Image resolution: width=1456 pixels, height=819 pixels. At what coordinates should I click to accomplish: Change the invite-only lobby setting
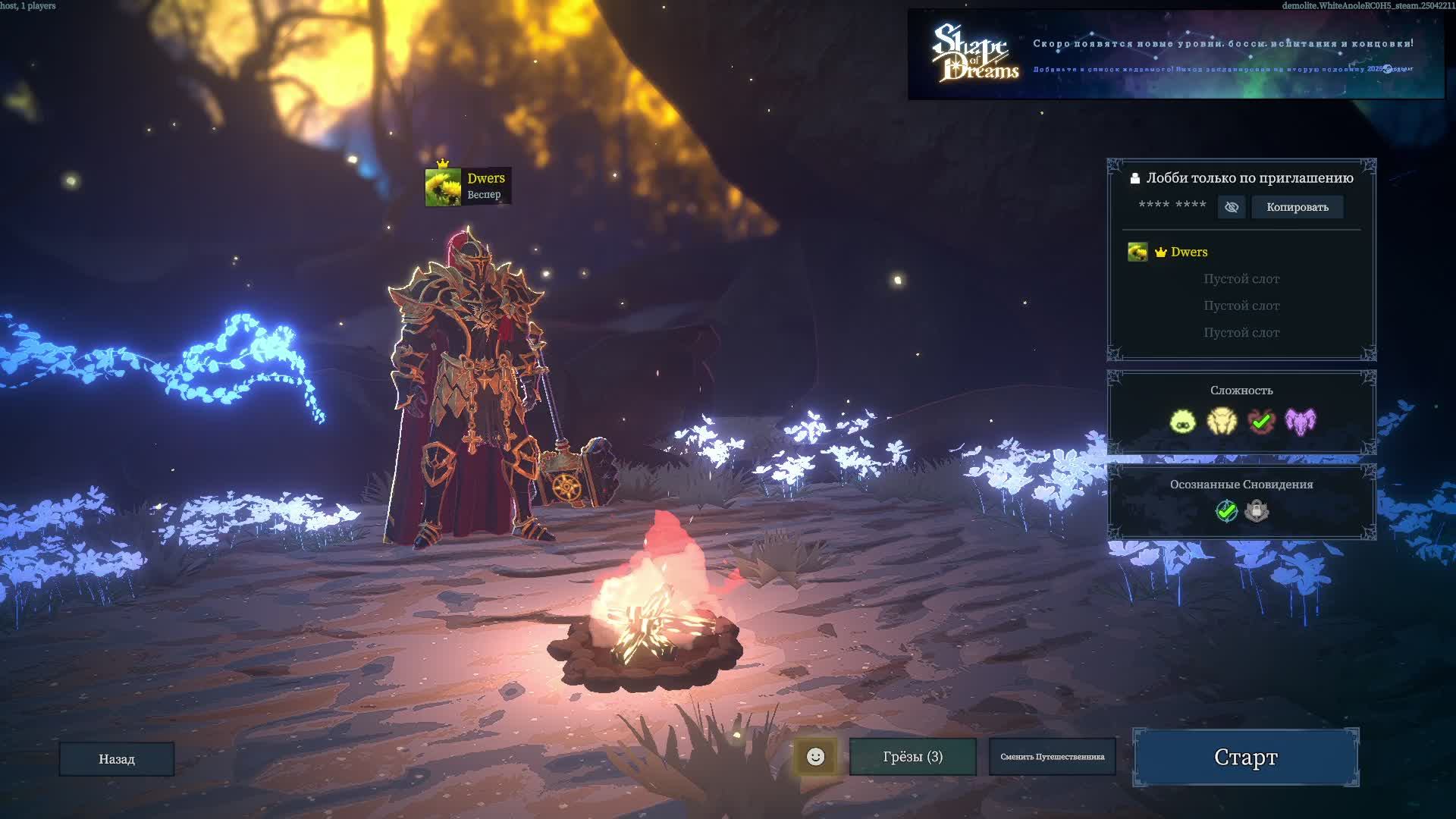tap(1241, 178)
